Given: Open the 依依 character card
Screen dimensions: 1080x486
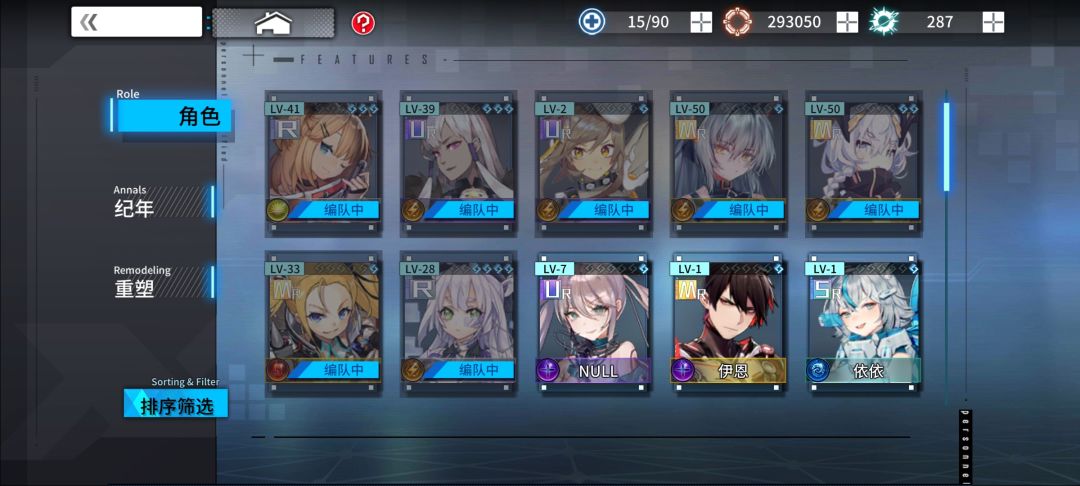Looking at the screenshot, I should tap(863, 322).
